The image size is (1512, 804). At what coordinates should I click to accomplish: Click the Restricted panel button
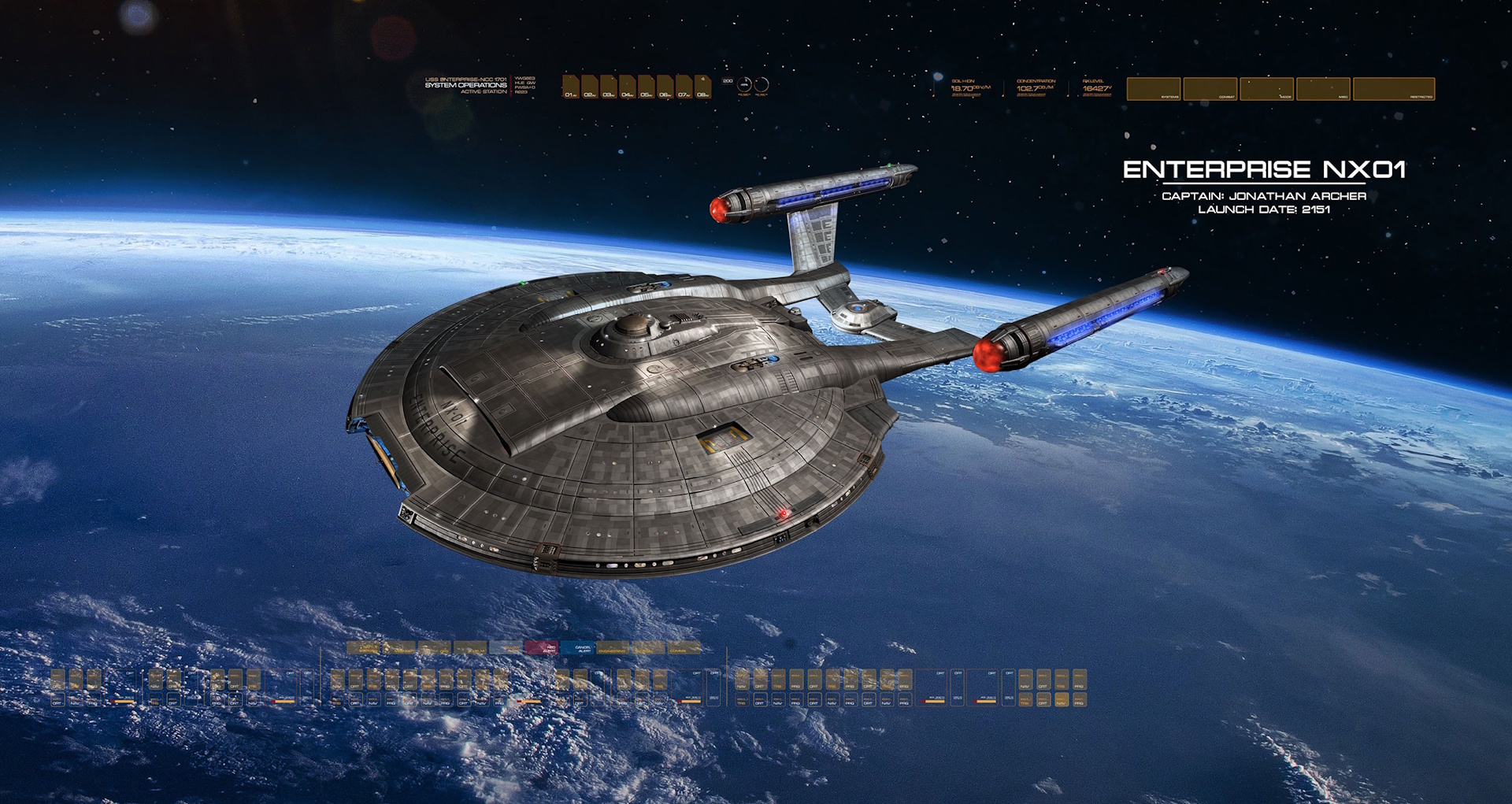(x=1394, y=89)
